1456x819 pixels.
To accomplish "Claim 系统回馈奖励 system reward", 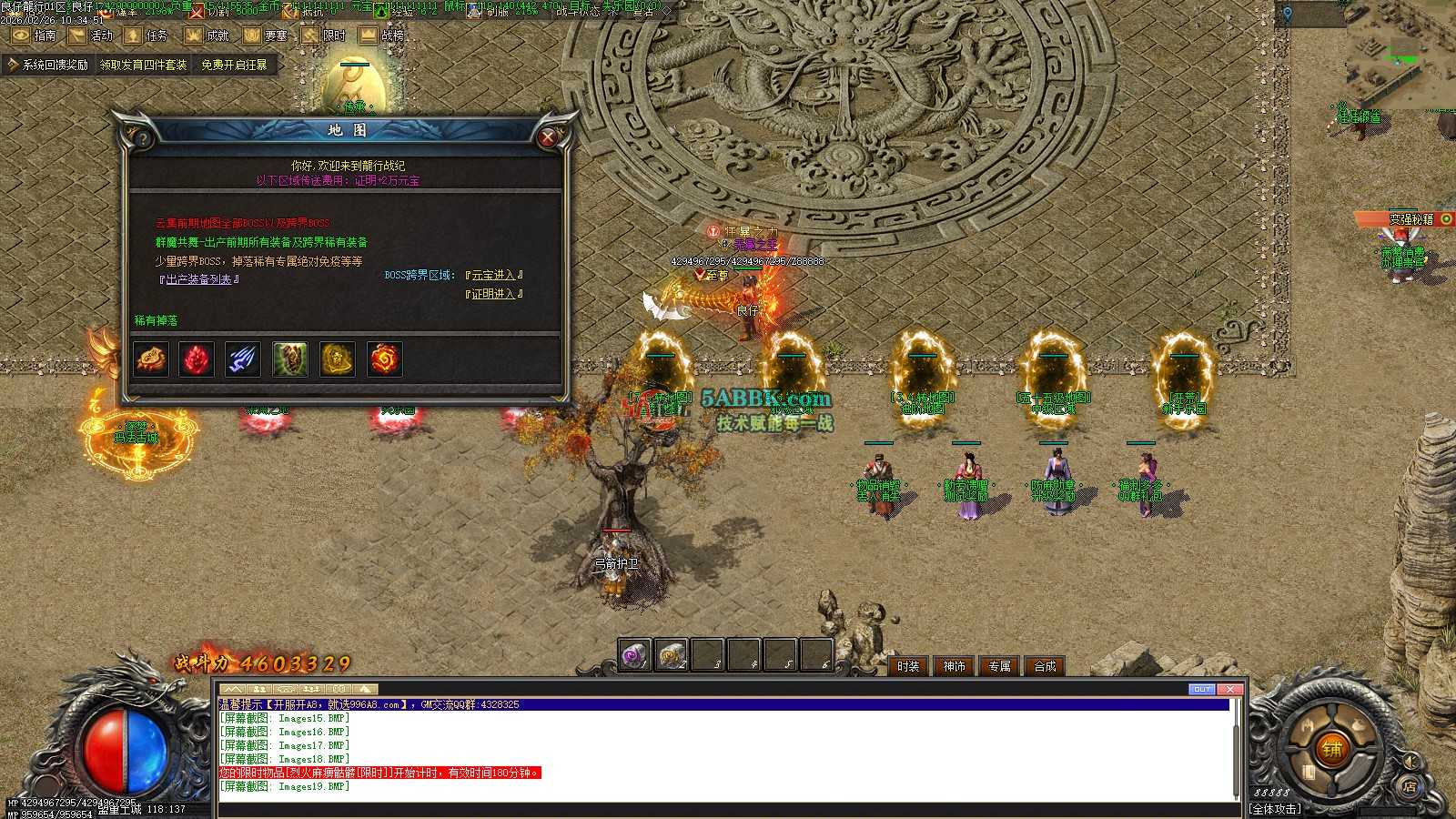I will 49,65.
